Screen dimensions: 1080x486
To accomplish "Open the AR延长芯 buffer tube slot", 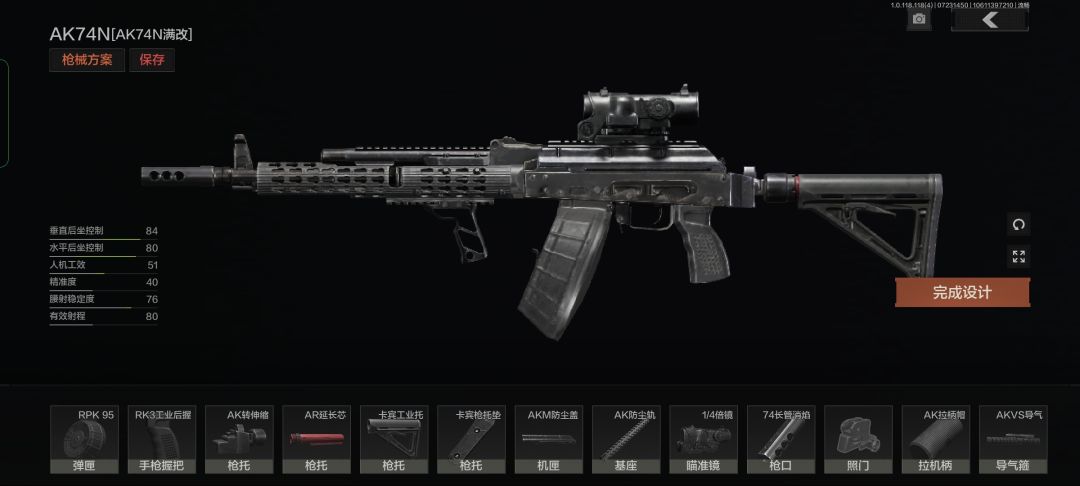I will coord(318,440).
